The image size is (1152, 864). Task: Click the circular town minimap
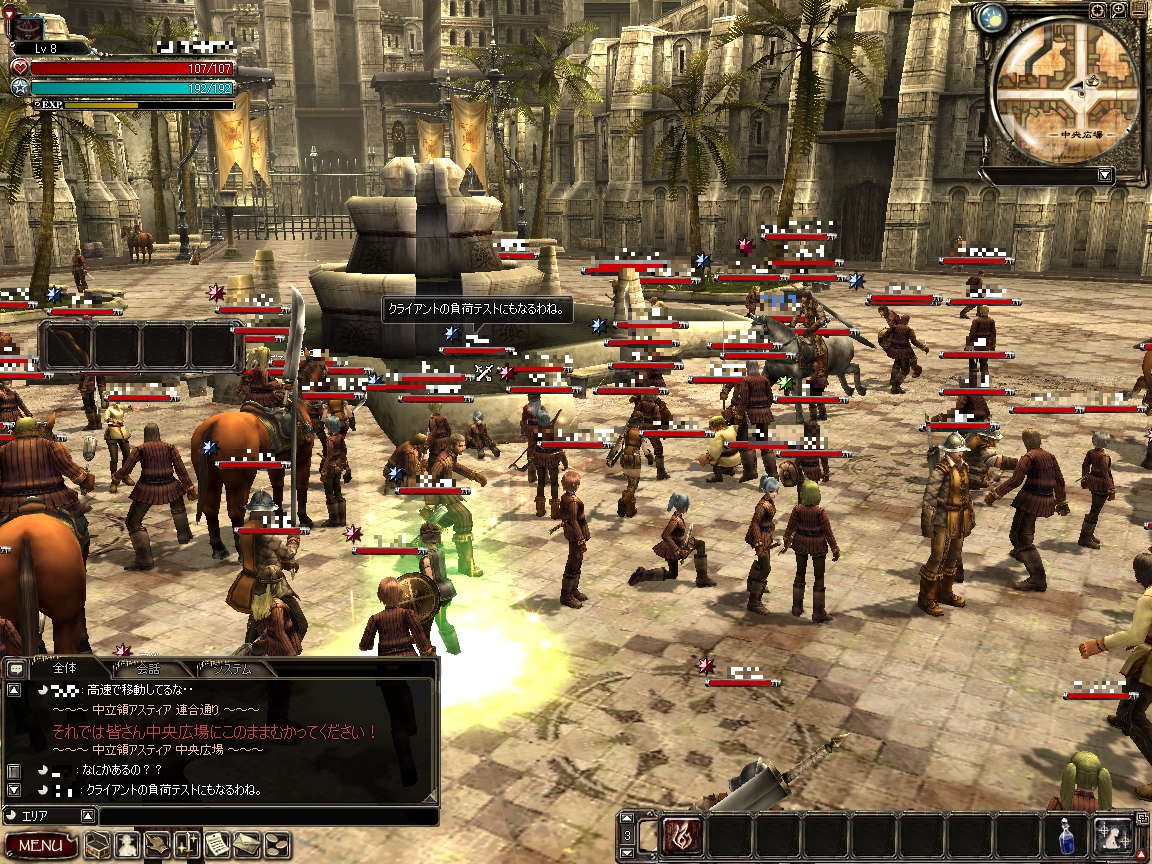1064,90
